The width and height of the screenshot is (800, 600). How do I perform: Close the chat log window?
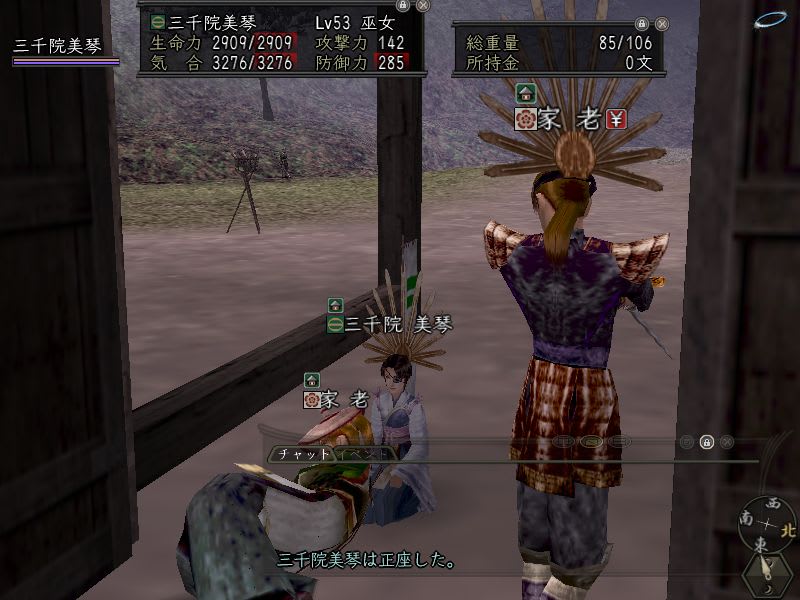click(727, 441)
